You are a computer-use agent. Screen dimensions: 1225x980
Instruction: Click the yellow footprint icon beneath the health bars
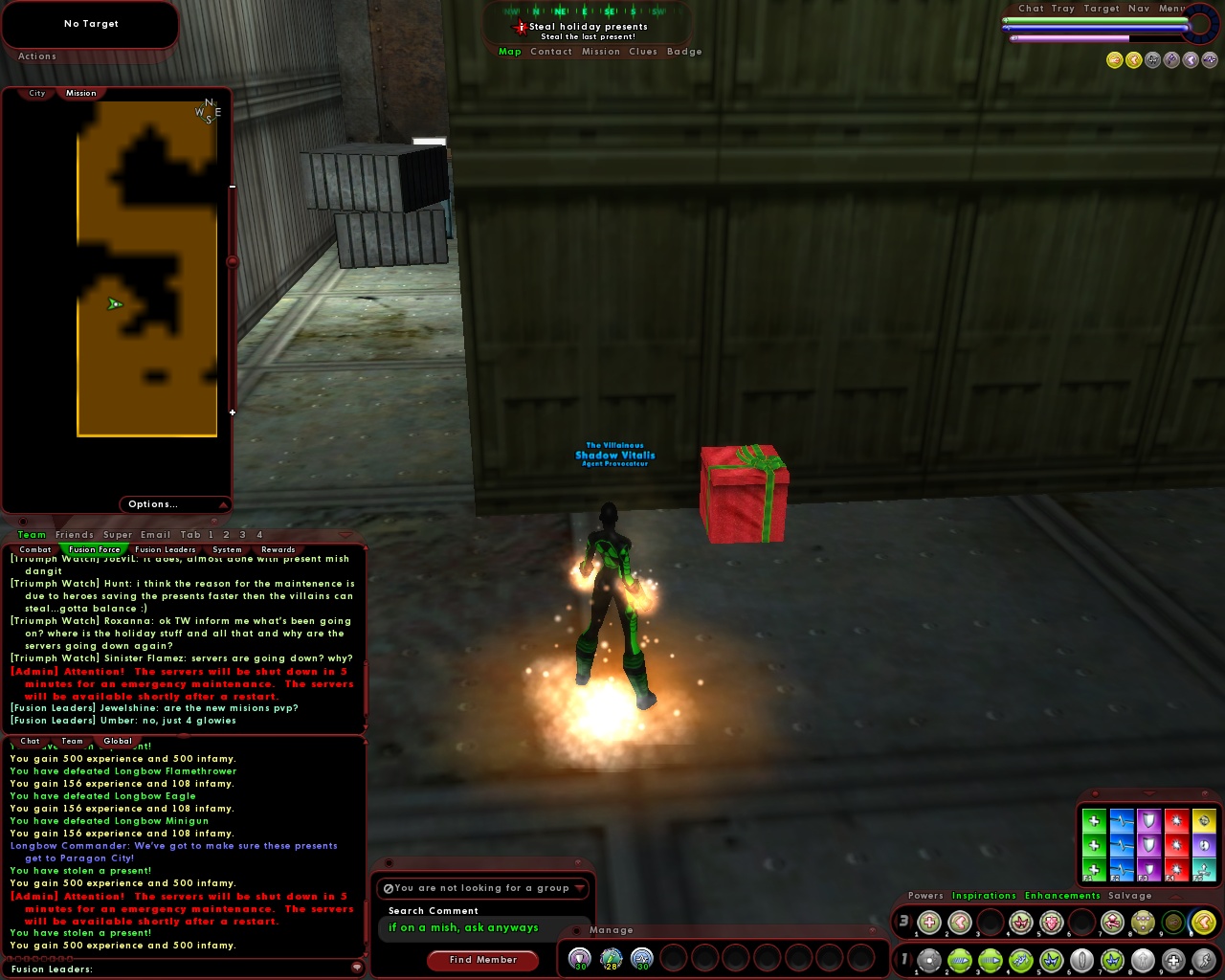click(1134, 59)
